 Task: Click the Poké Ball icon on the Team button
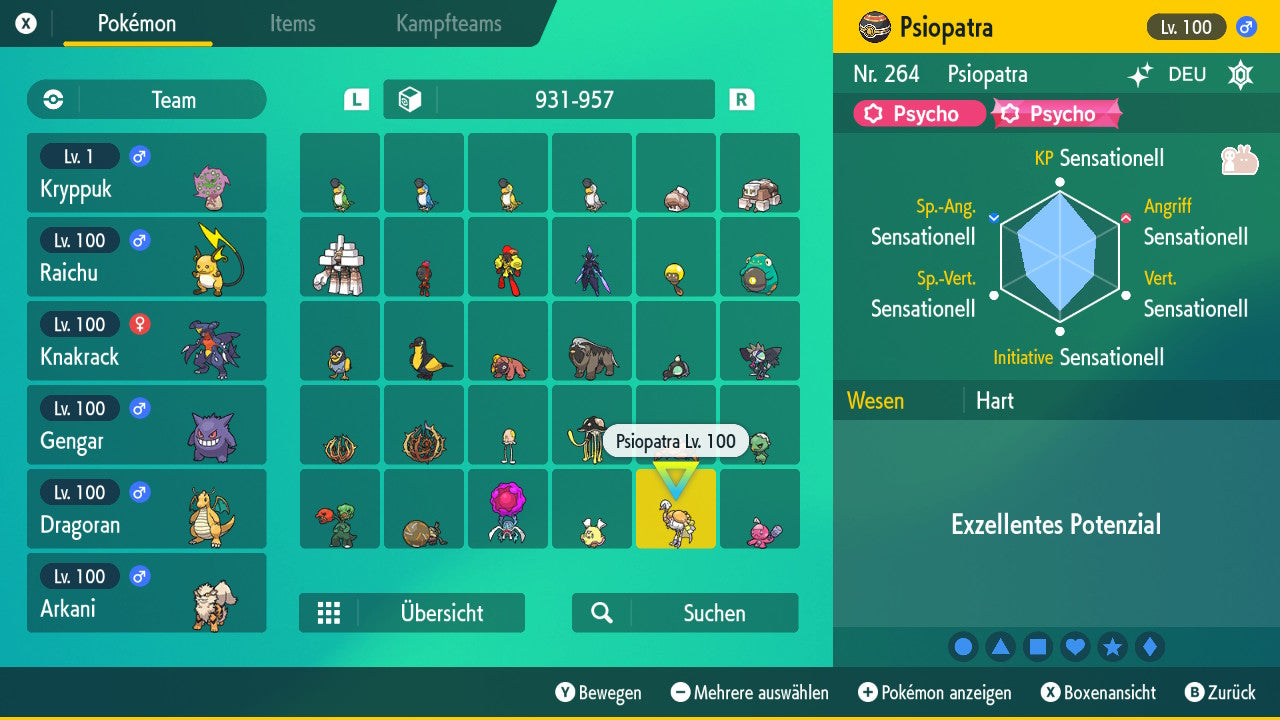coord(51,99)
